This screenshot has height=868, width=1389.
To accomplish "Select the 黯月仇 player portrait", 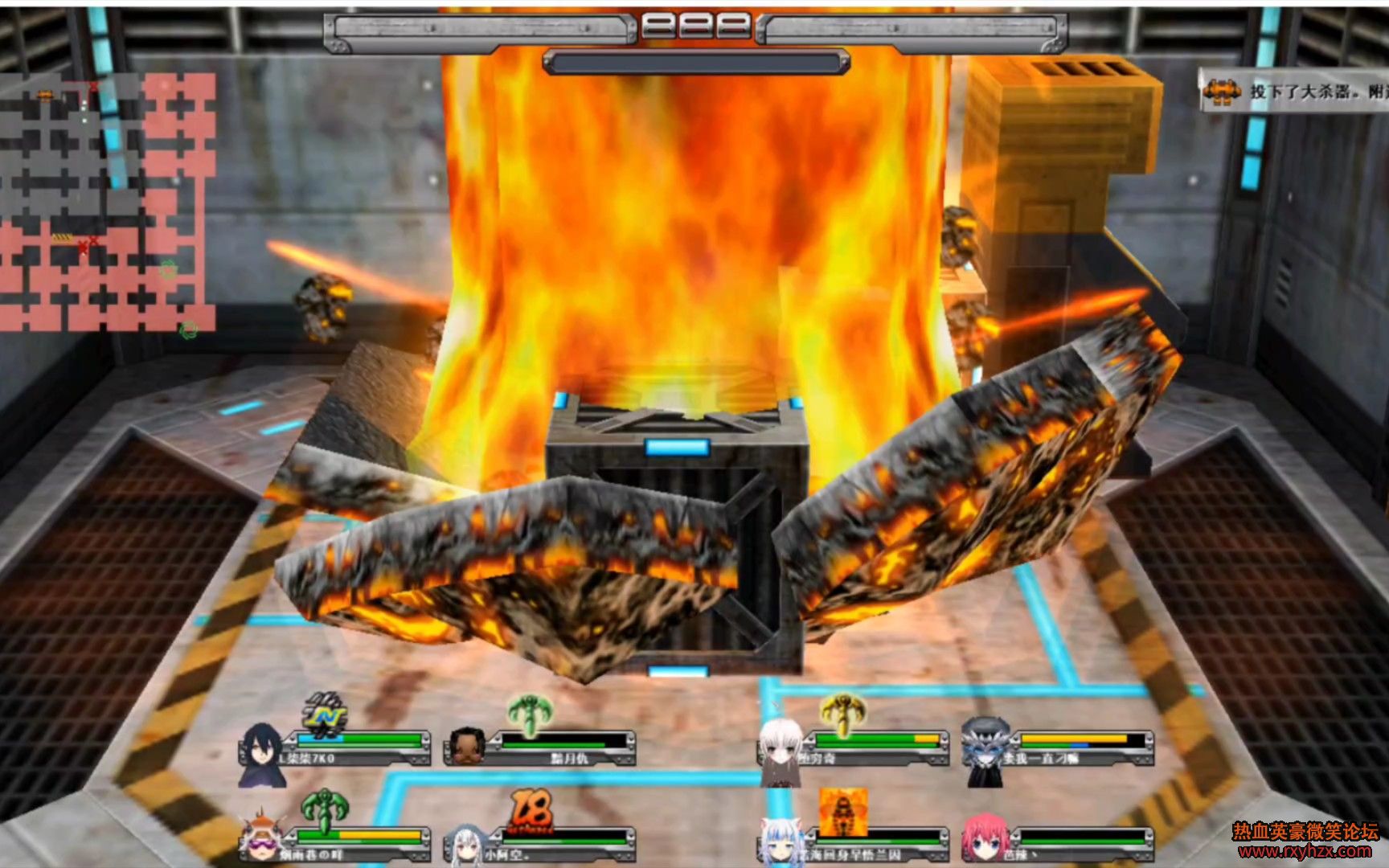I will click(x=467, y=747).
